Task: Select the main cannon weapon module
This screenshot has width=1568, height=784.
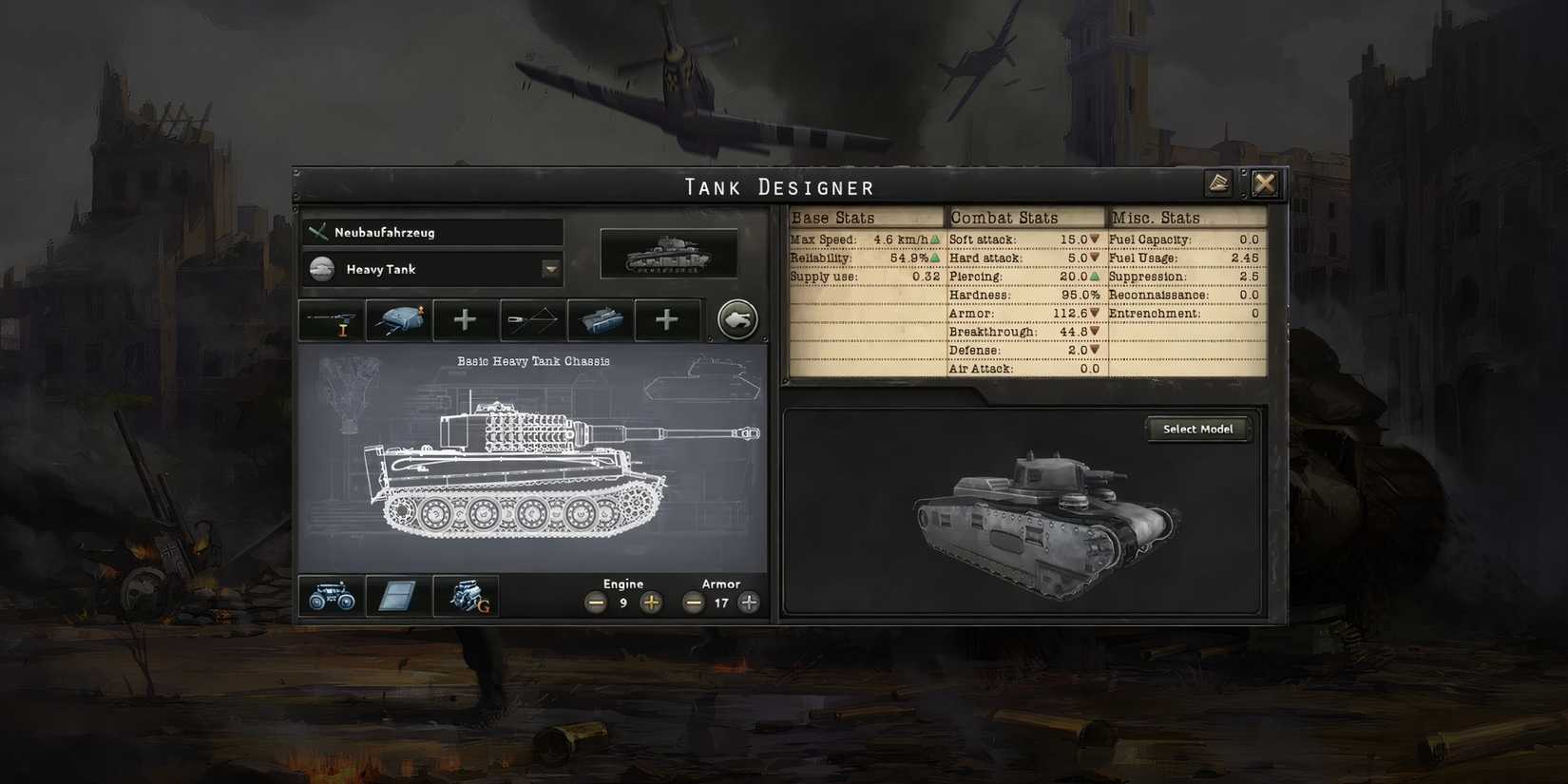Action: (330, 320)
